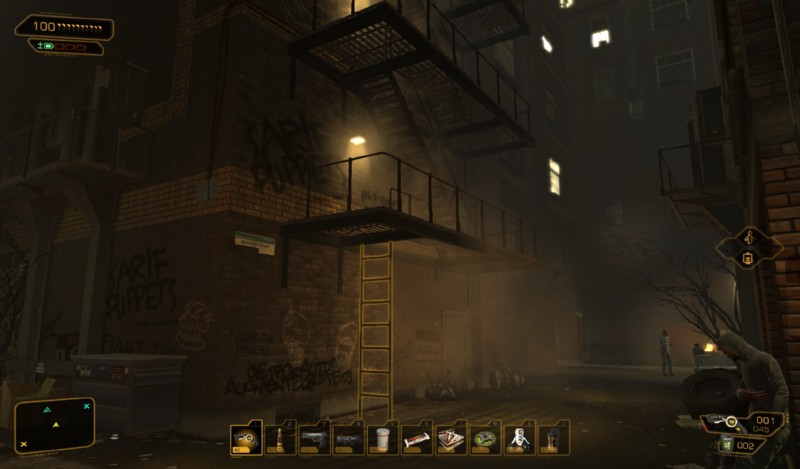Open the minimap radar panel
The image size is (800, 469).
coord(55,424)
